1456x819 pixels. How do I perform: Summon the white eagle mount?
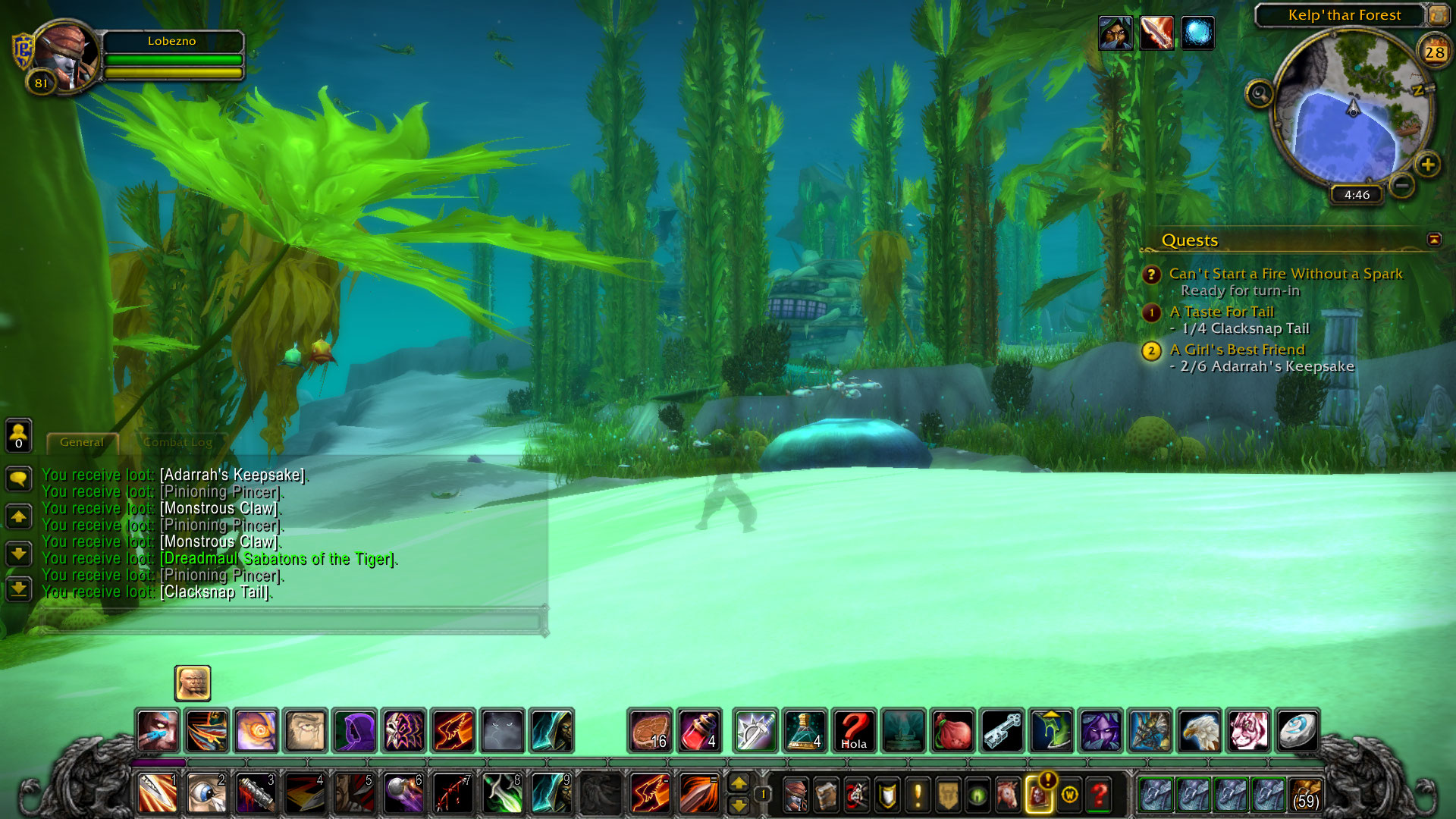[1199, 731]
